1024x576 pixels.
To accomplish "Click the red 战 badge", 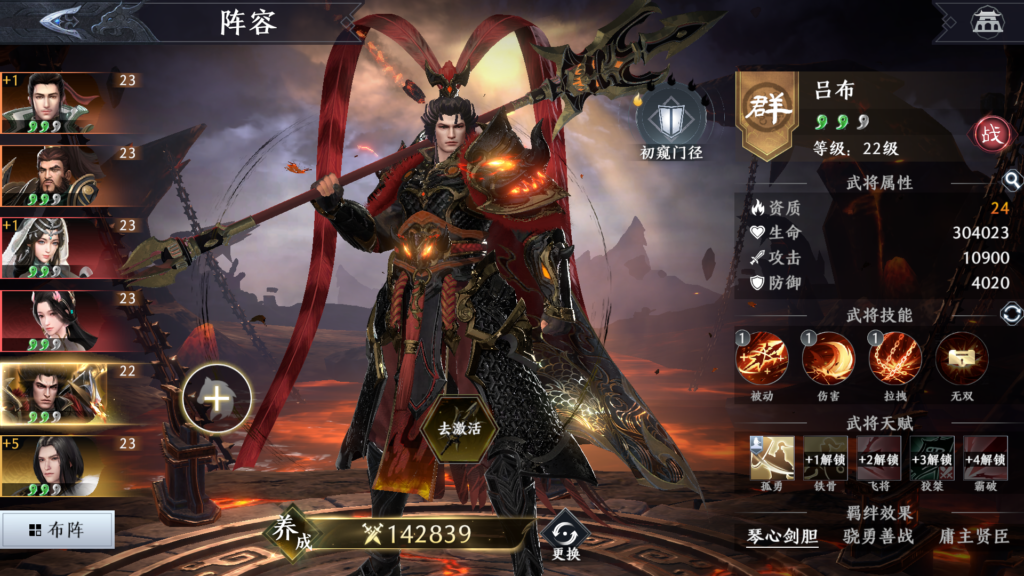I will [x=993, y=135].
